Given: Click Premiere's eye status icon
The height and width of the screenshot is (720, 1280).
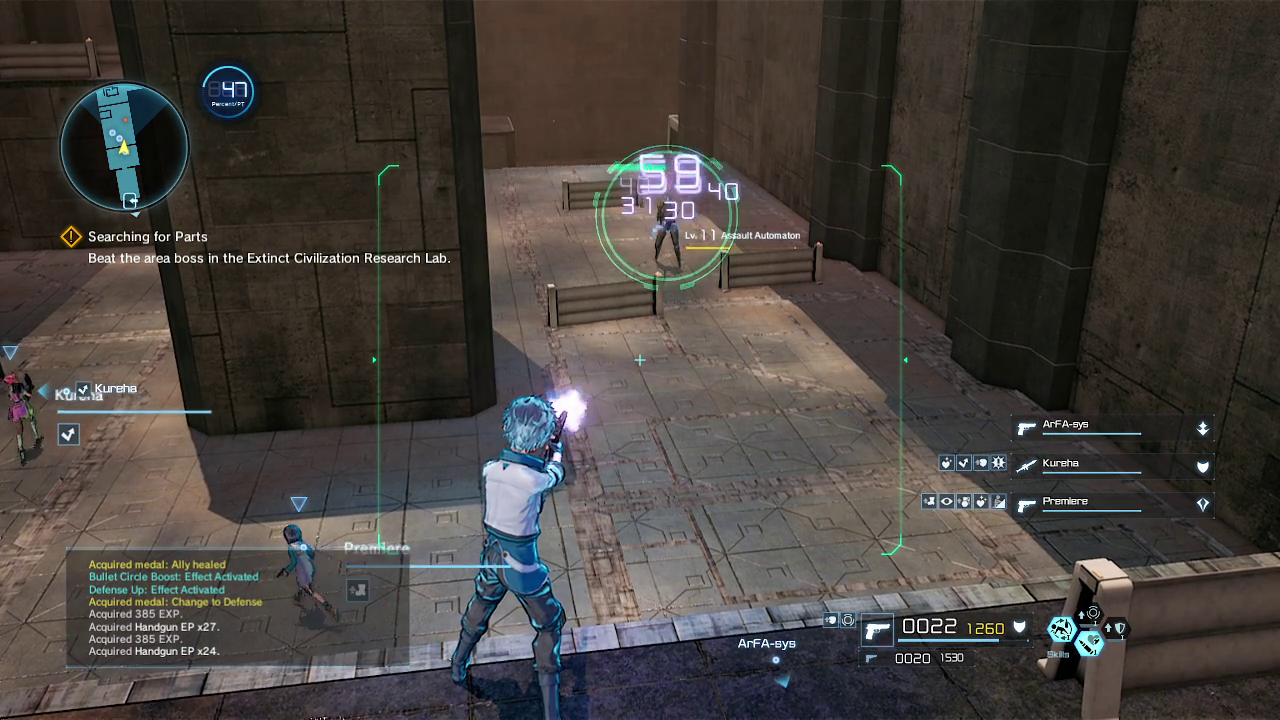Looking at the screenshot, I should pyautogui.click(x=947, y=502).
